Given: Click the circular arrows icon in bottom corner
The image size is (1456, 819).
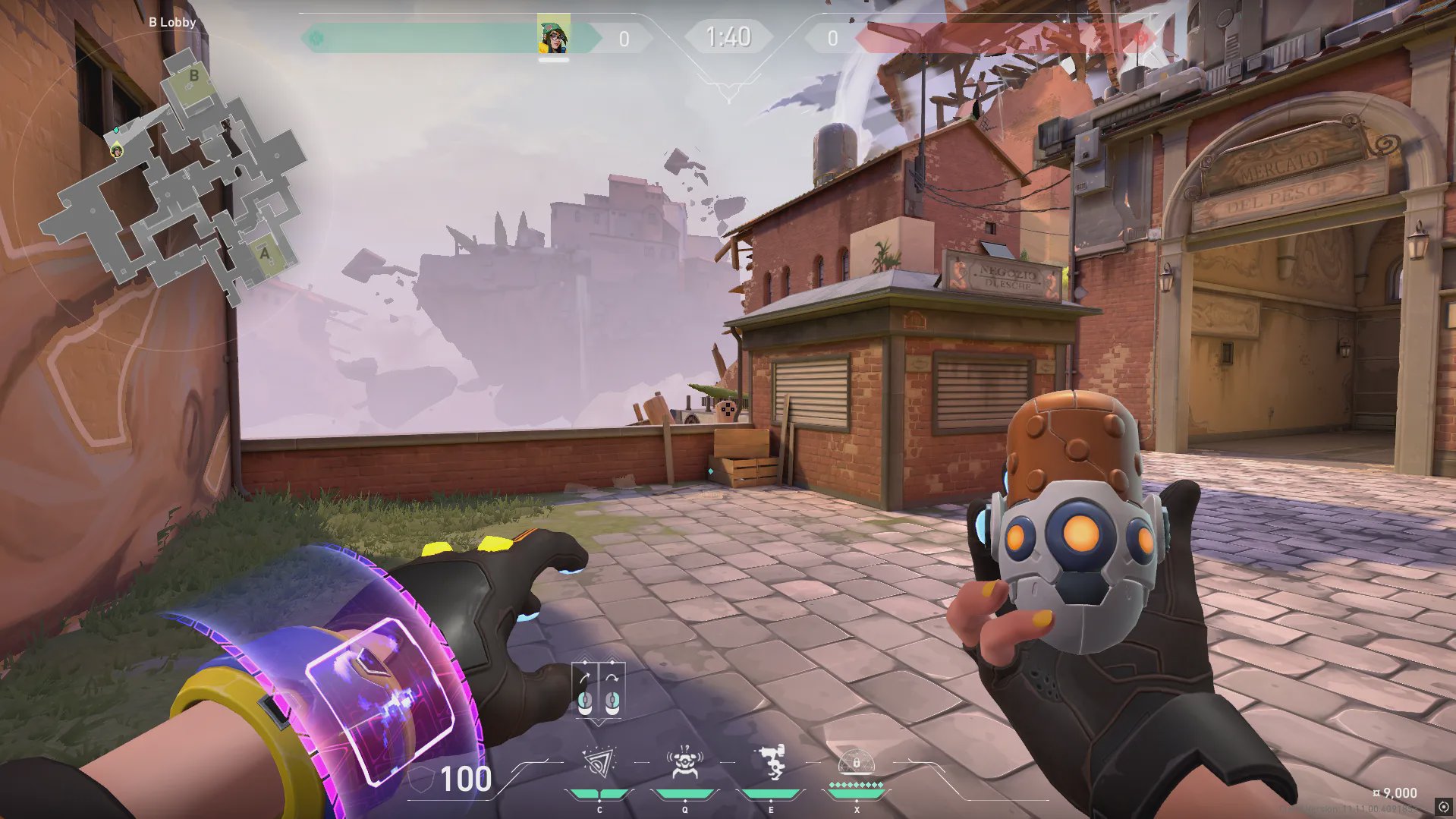Looking at the screenshot, I should (1443, 807).
